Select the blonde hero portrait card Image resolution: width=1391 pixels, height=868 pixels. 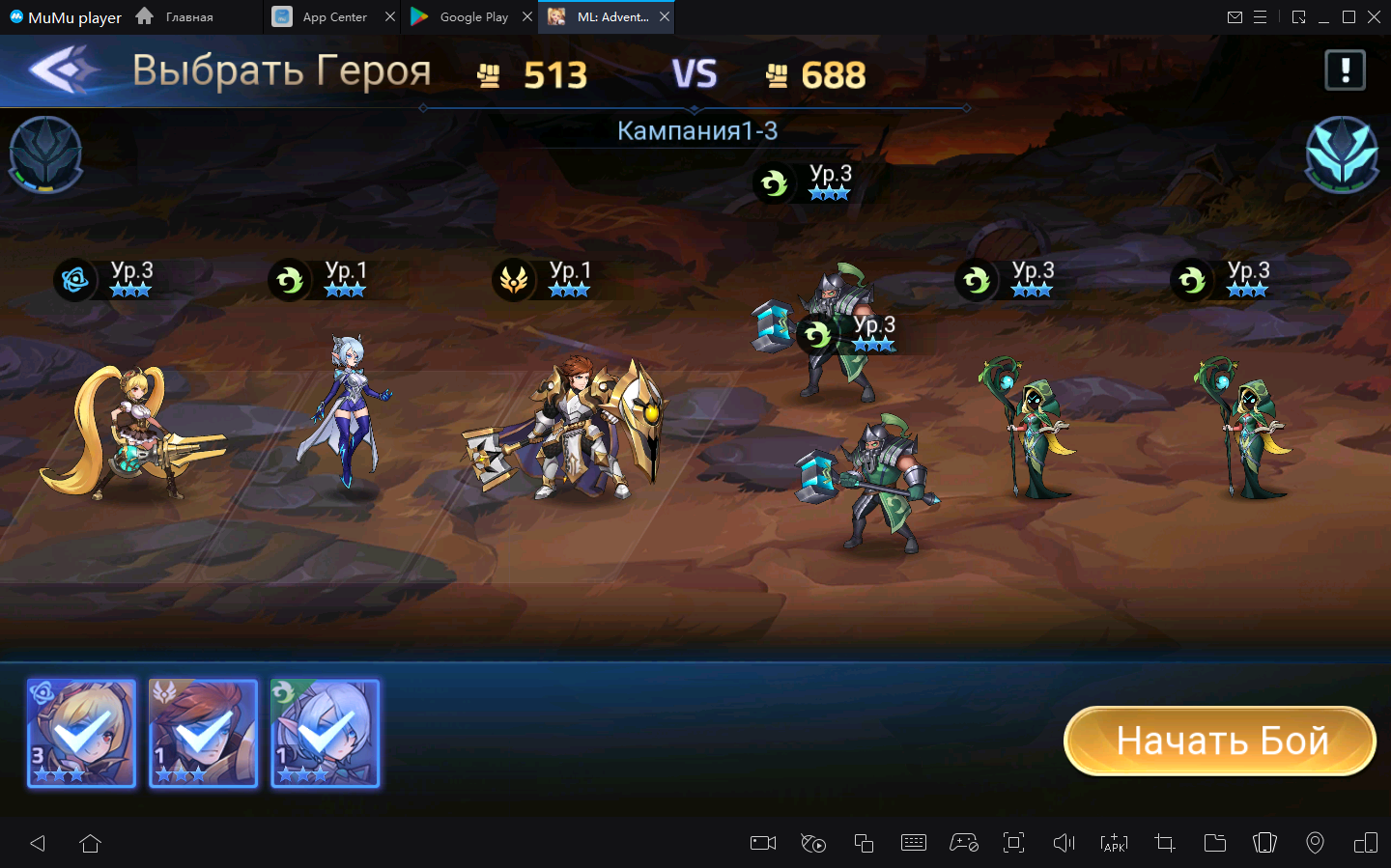(82, 733)
